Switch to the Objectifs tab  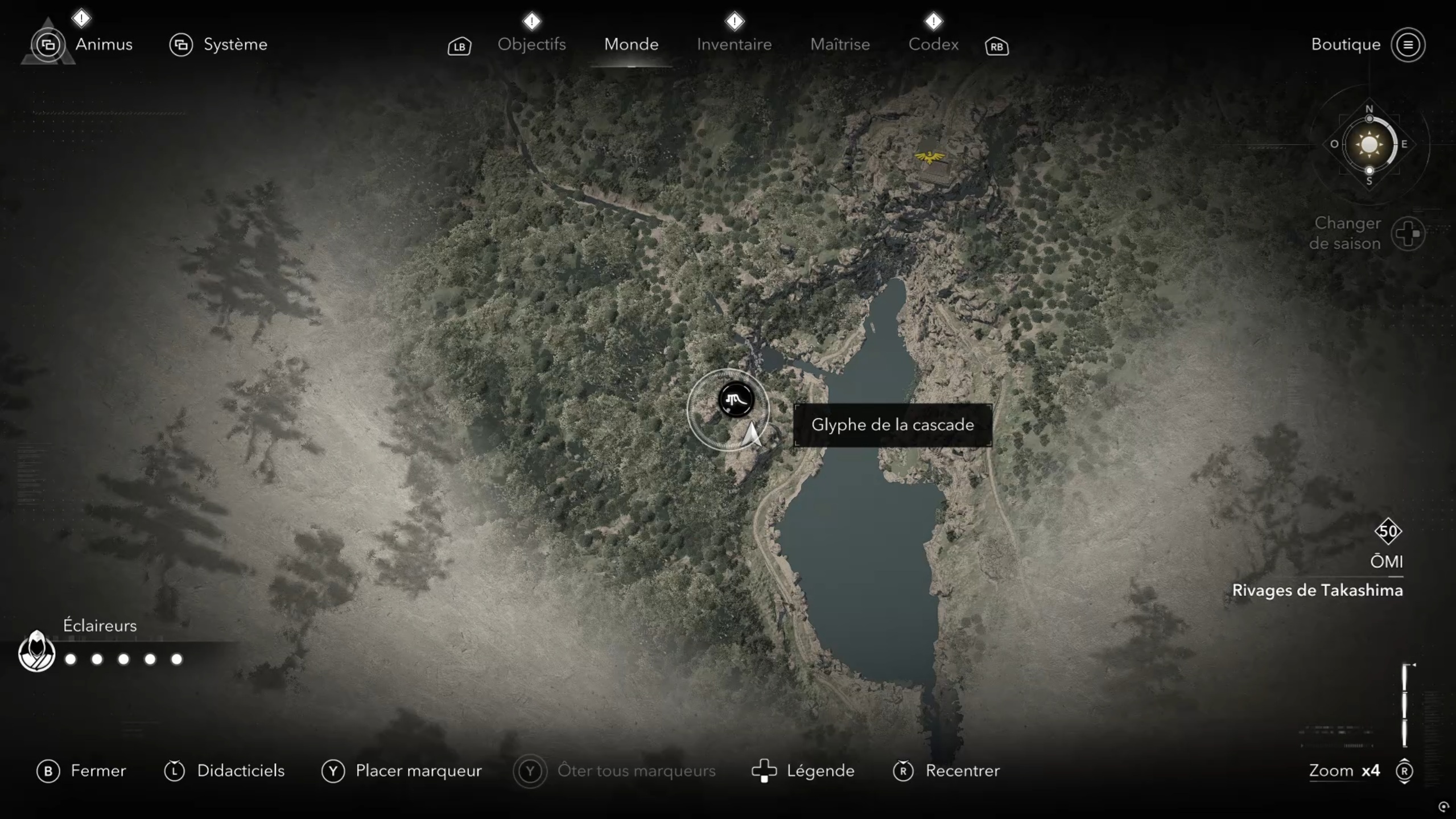531,44
